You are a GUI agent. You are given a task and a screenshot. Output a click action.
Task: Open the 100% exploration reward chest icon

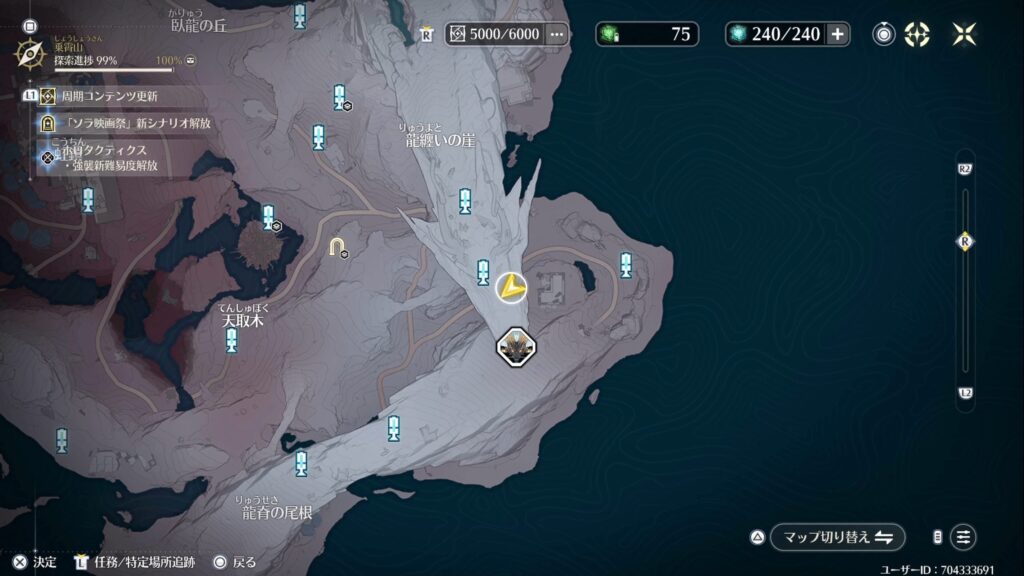click(x=190, y=61)
